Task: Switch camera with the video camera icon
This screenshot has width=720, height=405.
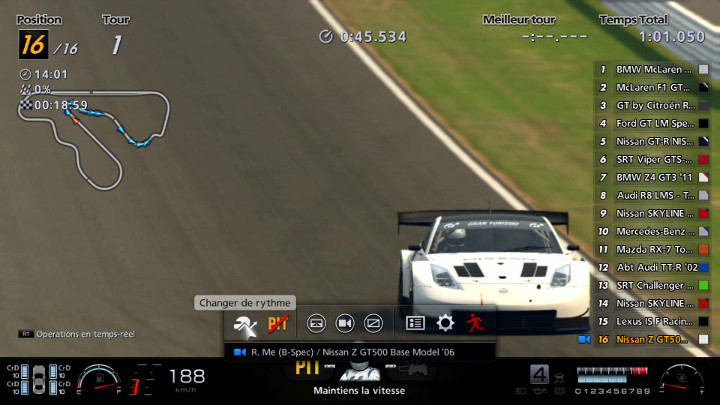Action: coord(345,323)
